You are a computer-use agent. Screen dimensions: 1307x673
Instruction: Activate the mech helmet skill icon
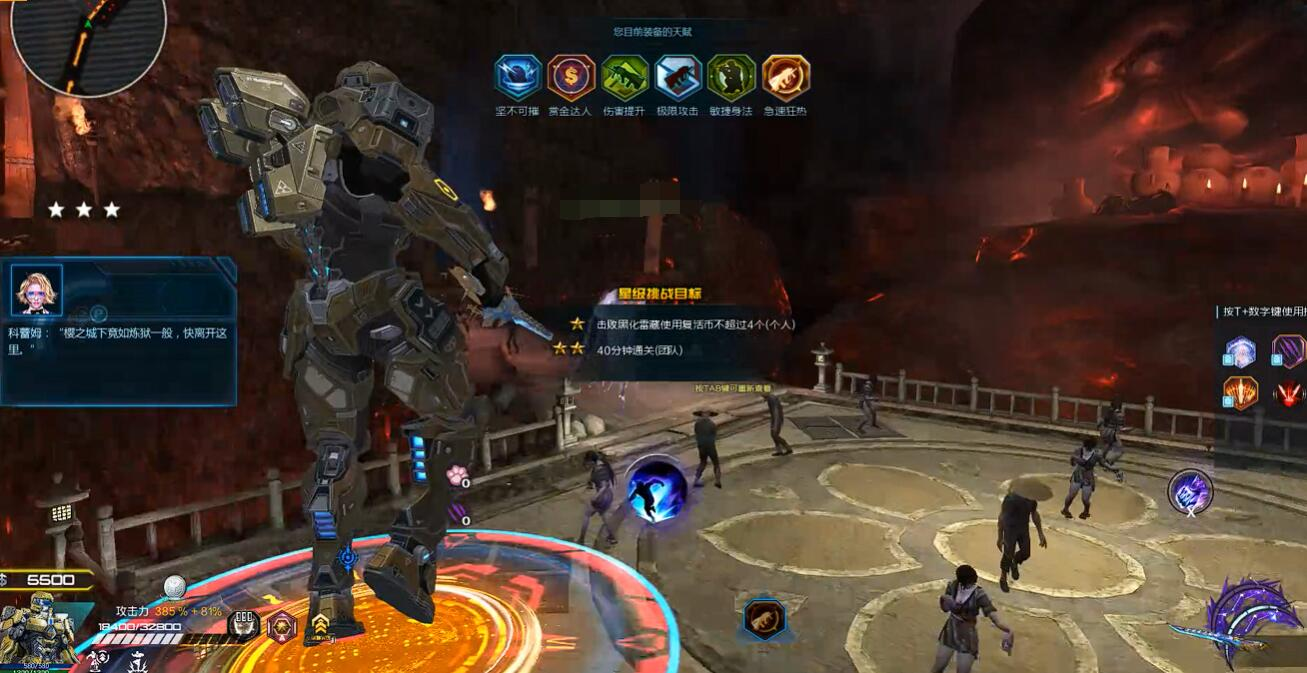(x=243, y=625)
